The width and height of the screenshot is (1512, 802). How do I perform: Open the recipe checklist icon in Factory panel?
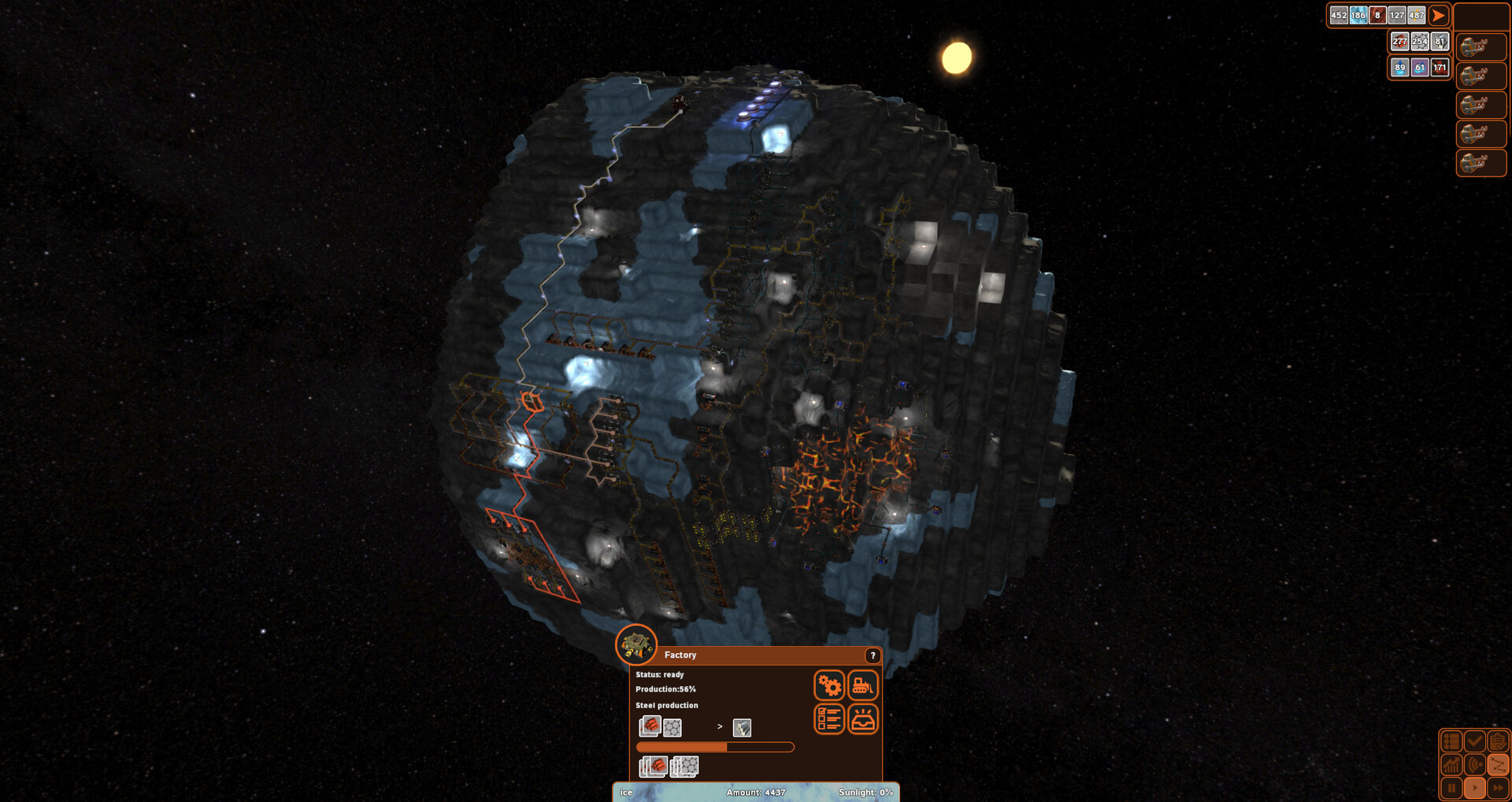(829, 718)
